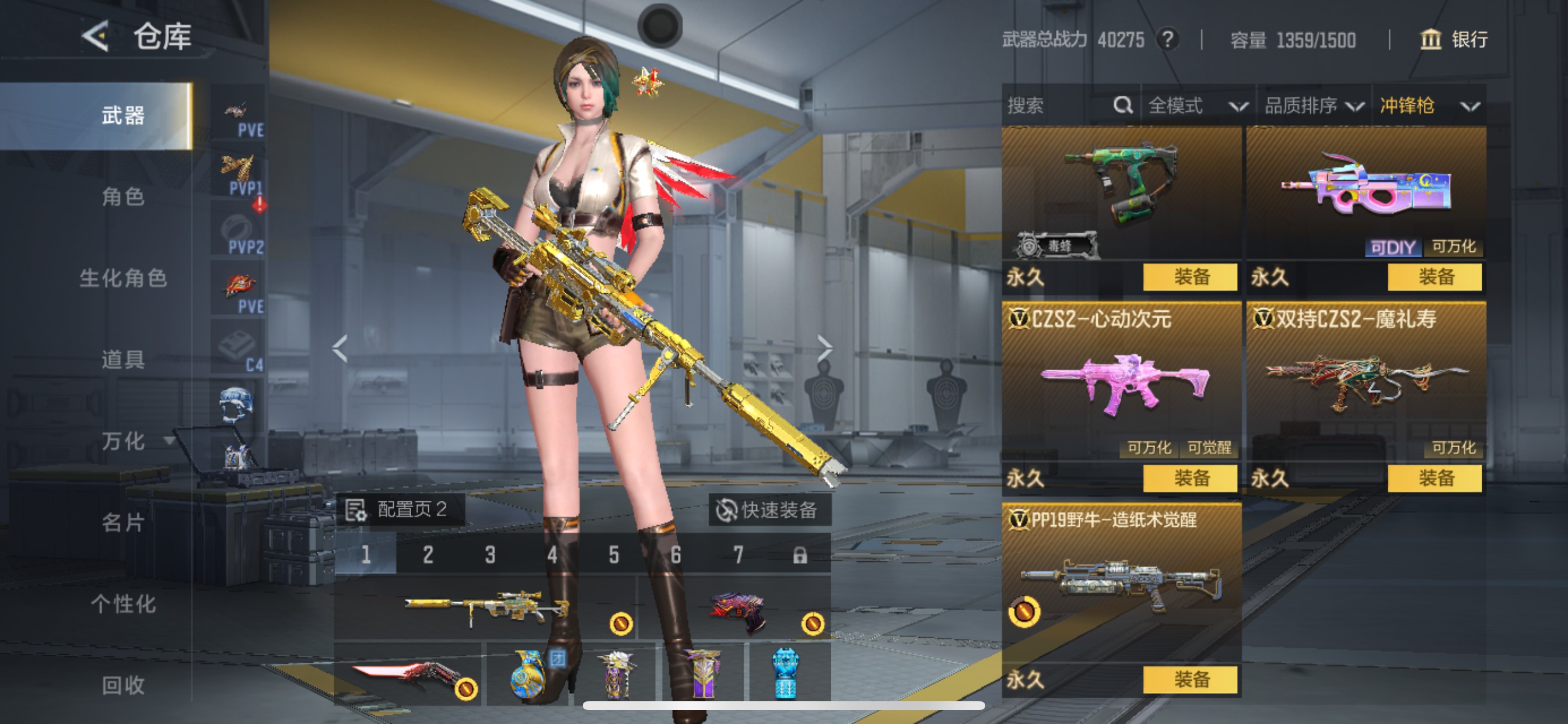Open the 品质排序 sort dropdown
This screenshot has width=1568, height=724.
point(1314,106)
